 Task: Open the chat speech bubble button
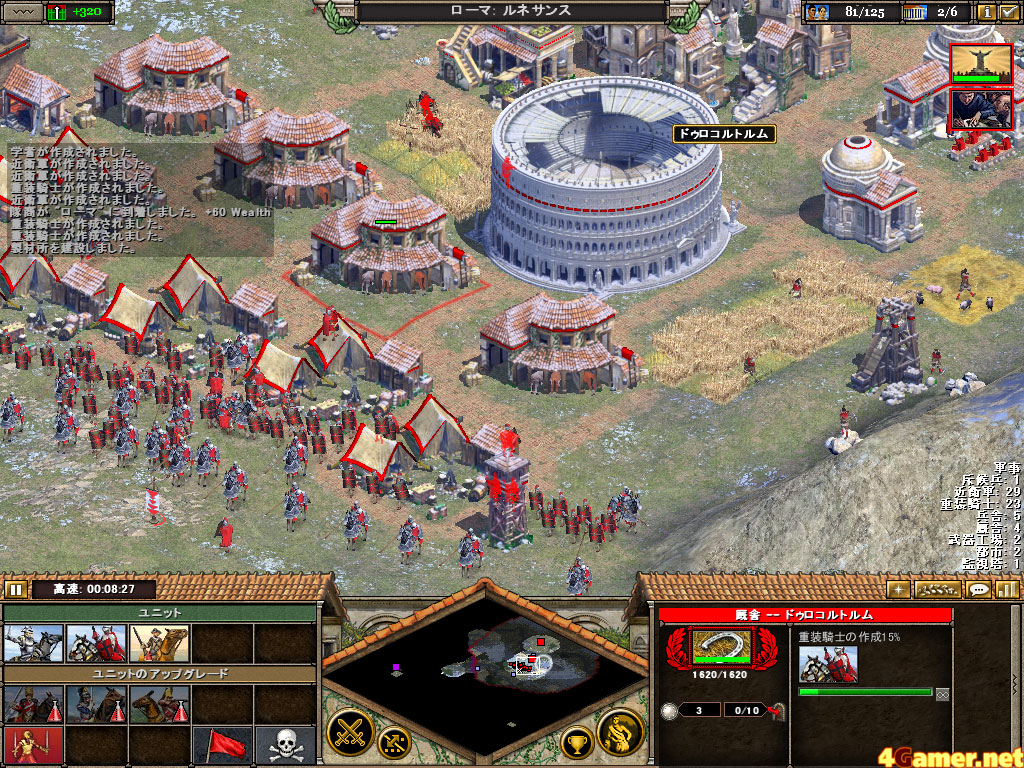coord(979,589)
